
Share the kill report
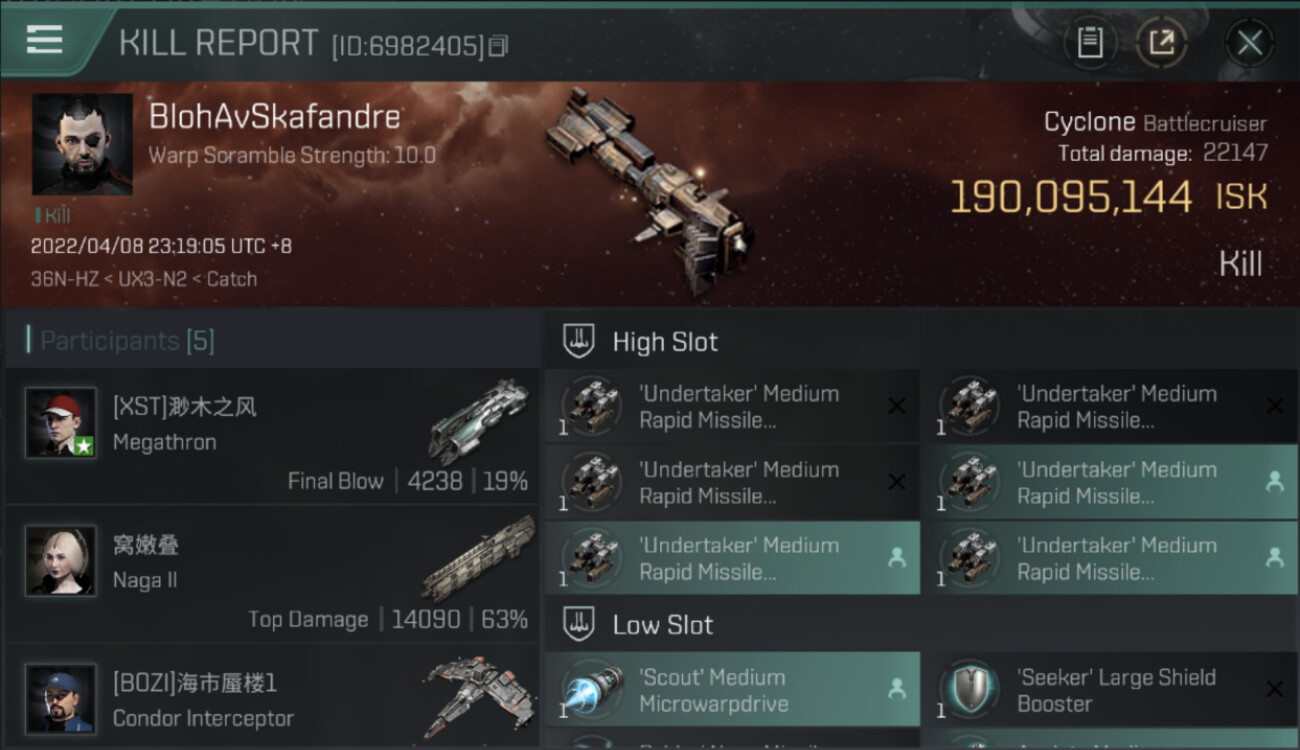1161,42
